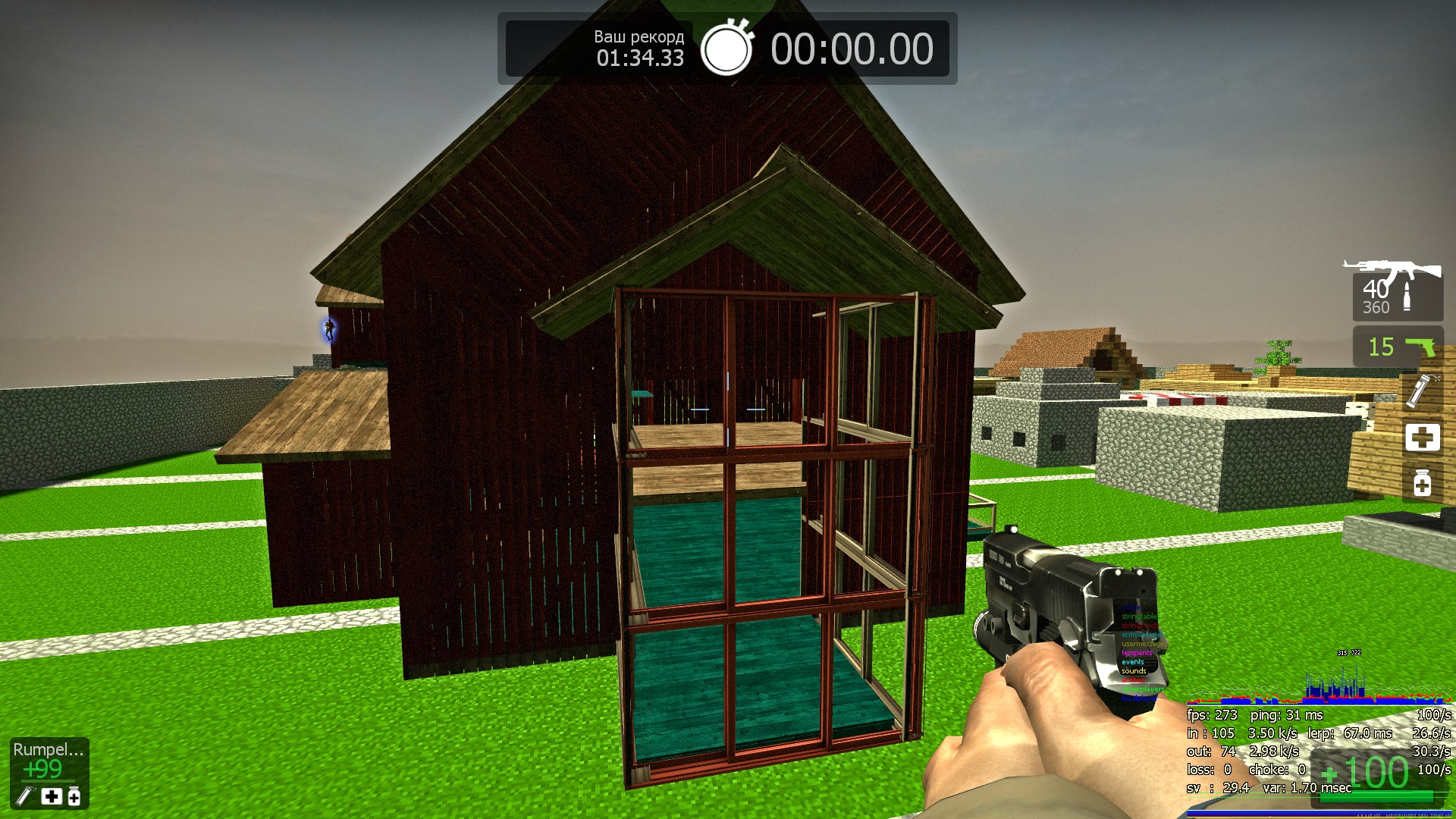1456x819 pixels.
Task: Click teammate Rumpel's name panel
Action: (48, 750)
